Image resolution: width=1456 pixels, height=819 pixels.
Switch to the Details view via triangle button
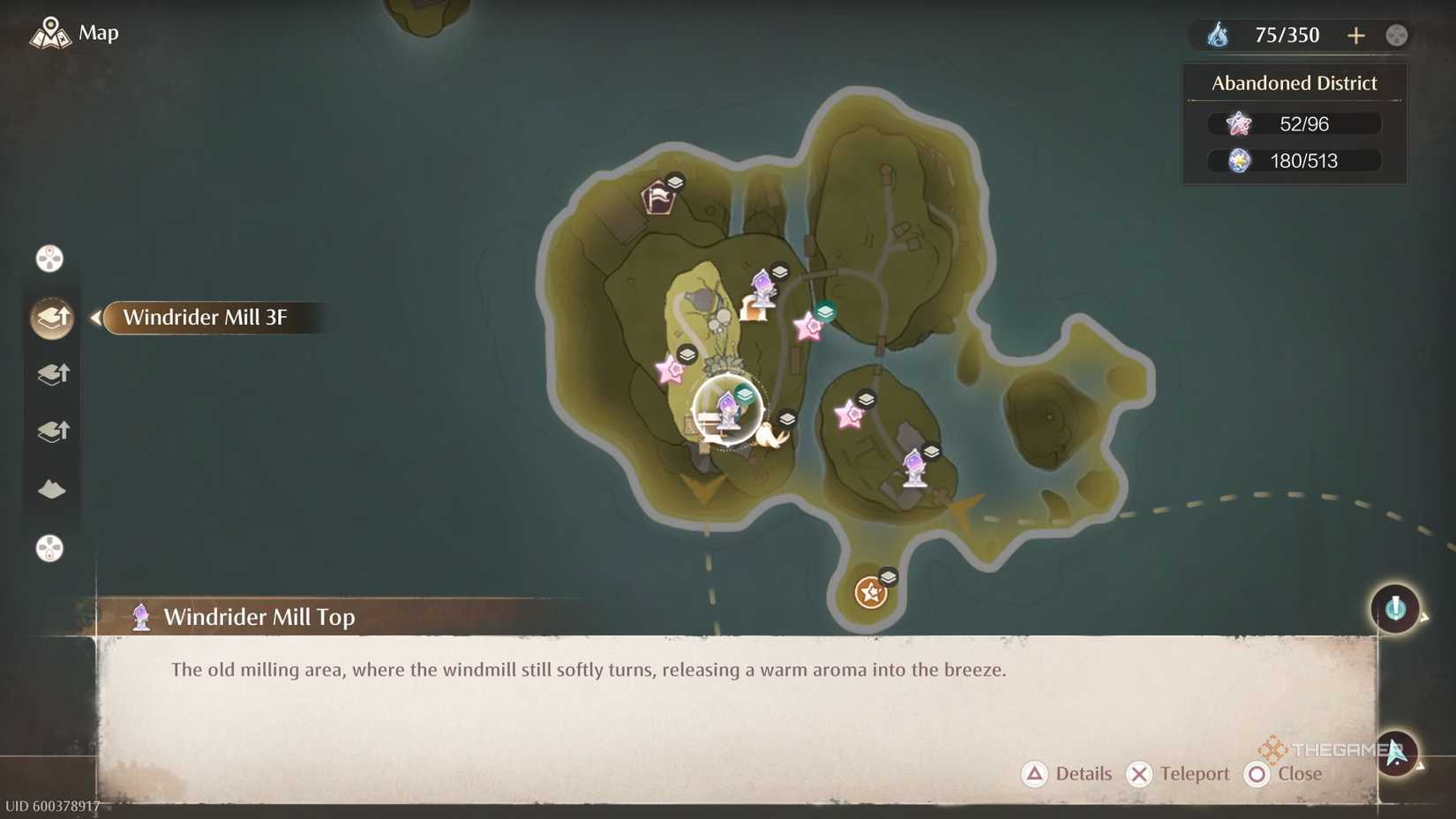tap(1035, 774)
